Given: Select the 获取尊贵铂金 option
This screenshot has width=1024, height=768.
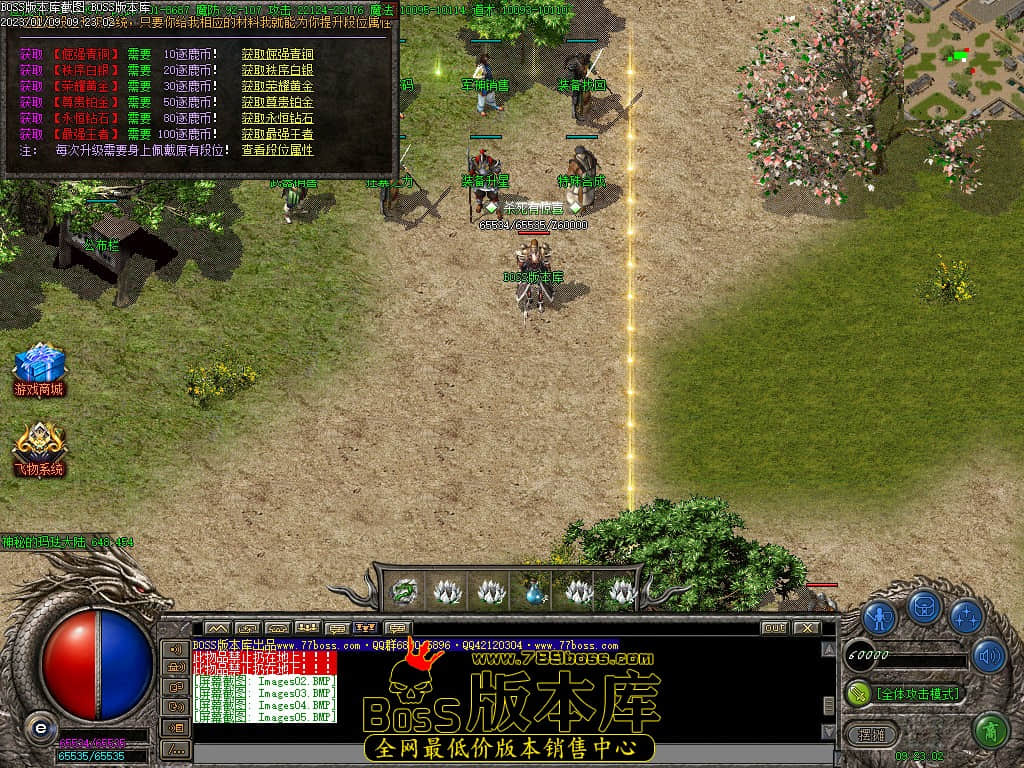Looking at the screenshot, I should [x=277, y=102].
